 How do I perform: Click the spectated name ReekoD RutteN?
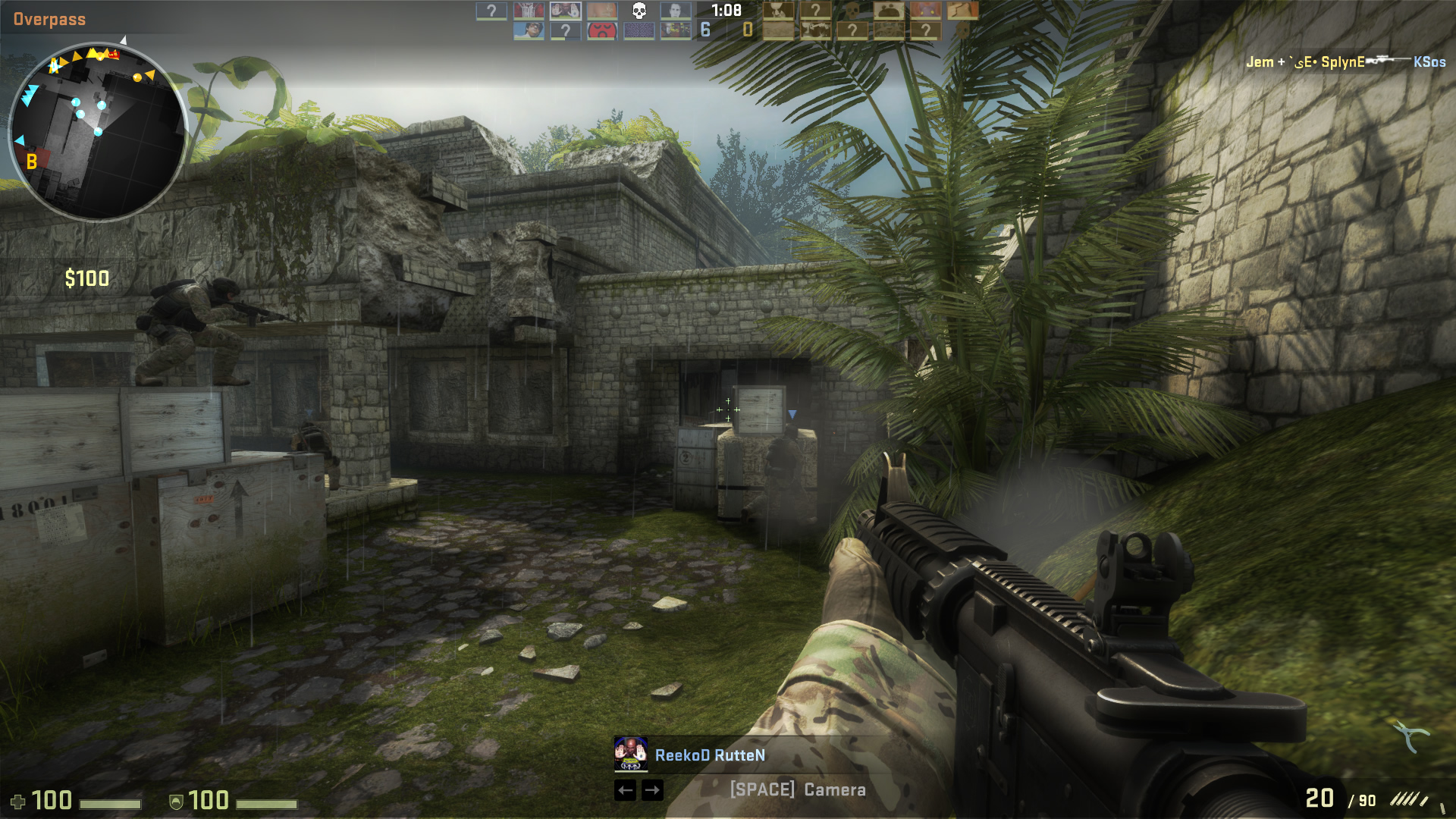click(711, 755)
